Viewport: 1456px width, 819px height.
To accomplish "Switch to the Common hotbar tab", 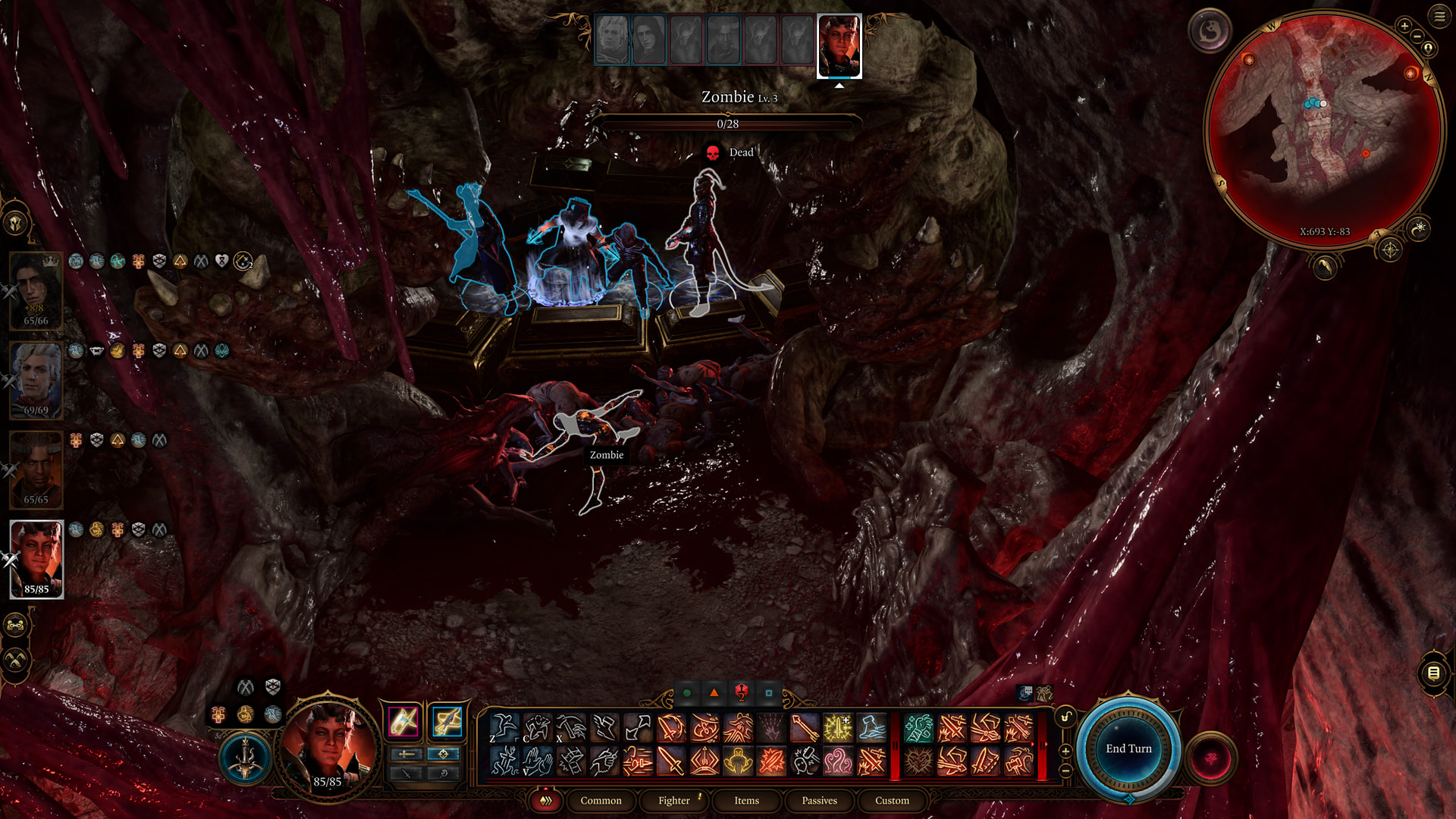I will coord(601,801).
